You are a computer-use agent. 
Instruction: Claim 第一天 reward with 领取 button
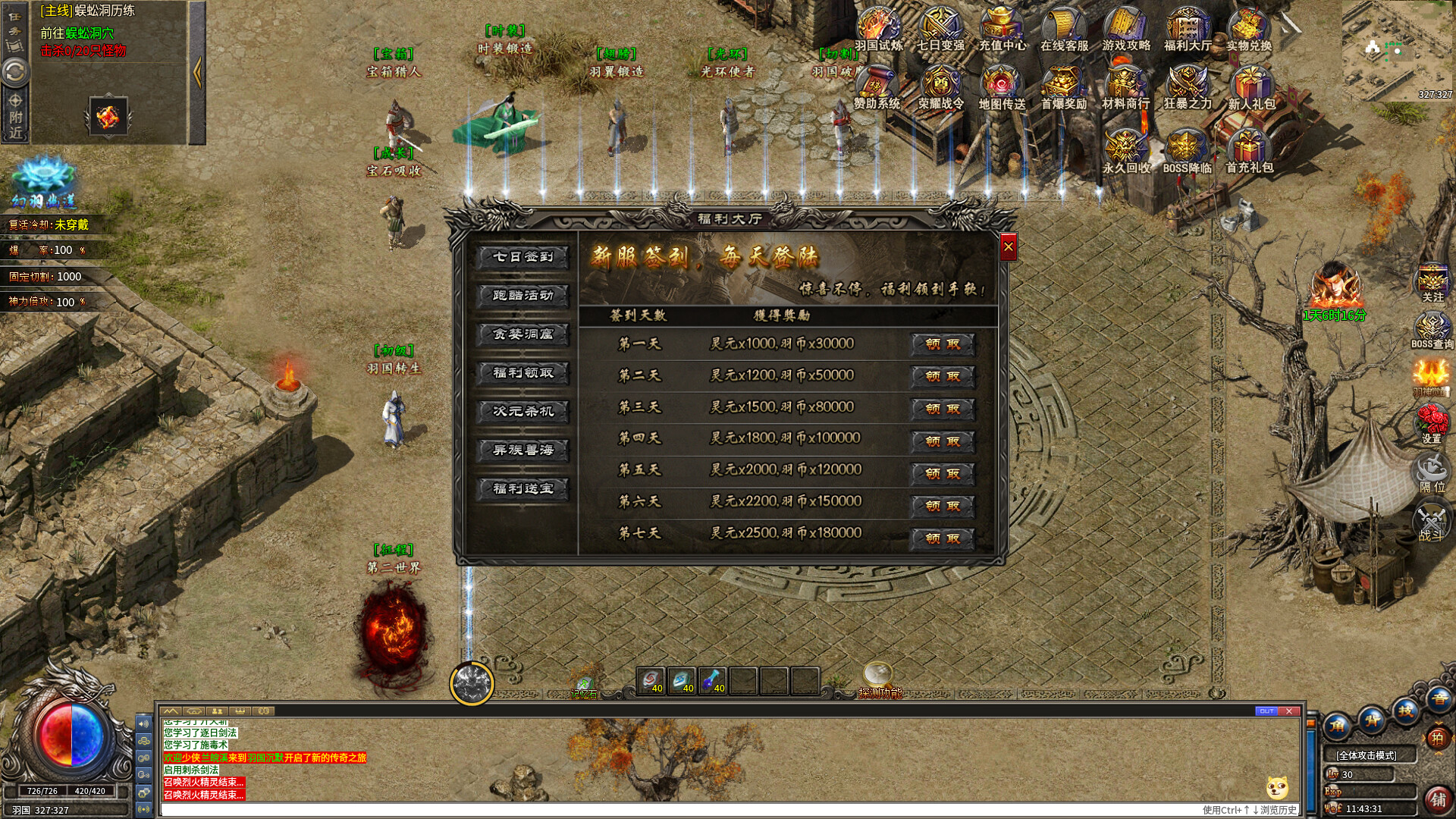(x=940, y=344)
